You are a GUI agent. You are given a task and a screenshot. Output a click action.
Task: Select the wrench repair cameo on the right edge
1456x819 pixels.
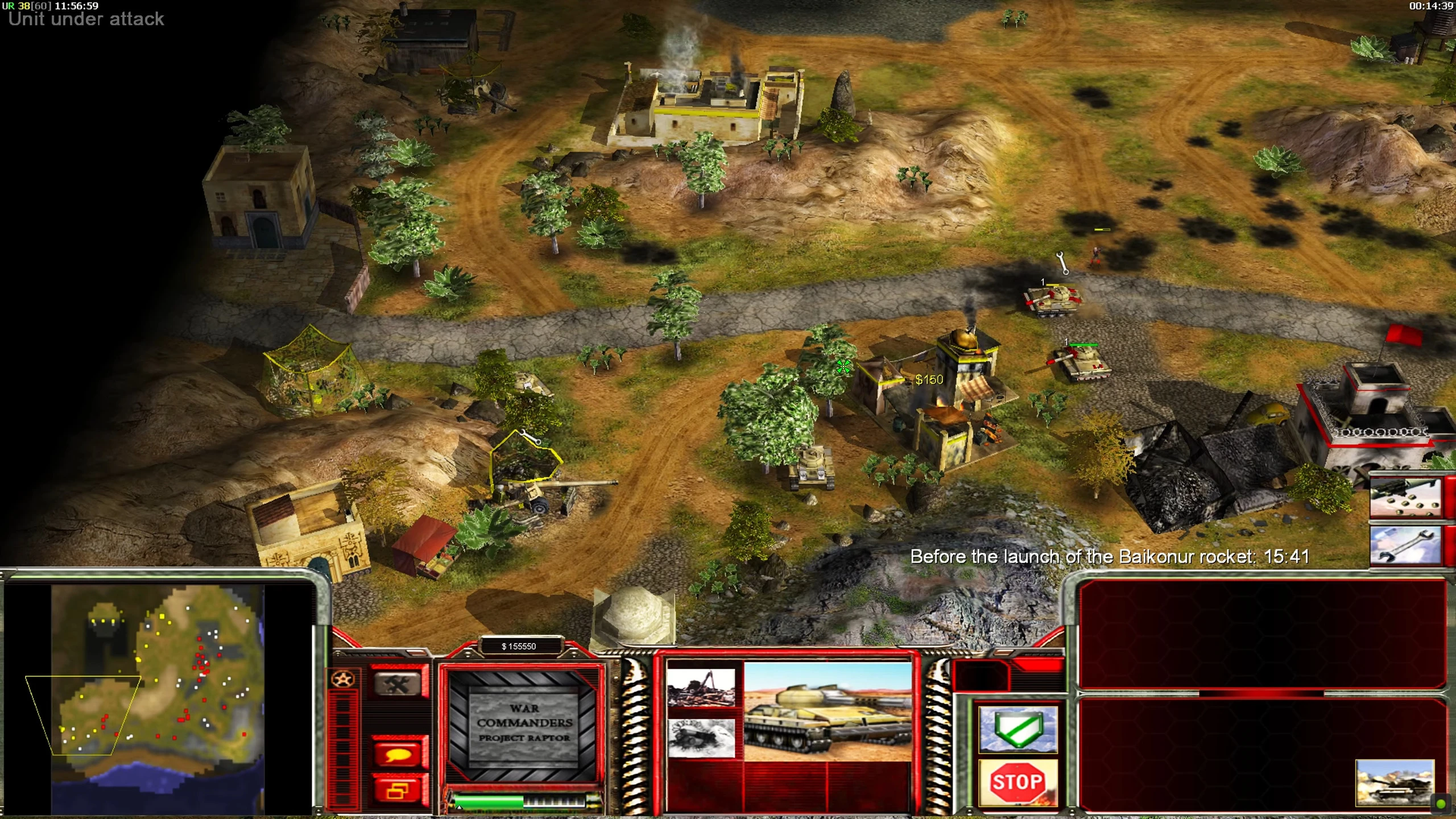[1407, 546]
